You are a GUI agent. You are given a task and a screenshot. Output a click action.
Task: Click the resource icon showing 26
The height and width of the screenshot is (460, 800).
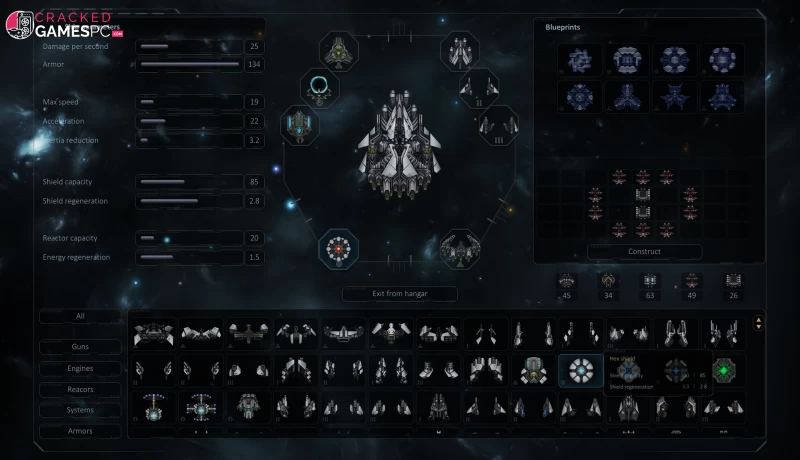pyautogui.click(x=733, y=282)
